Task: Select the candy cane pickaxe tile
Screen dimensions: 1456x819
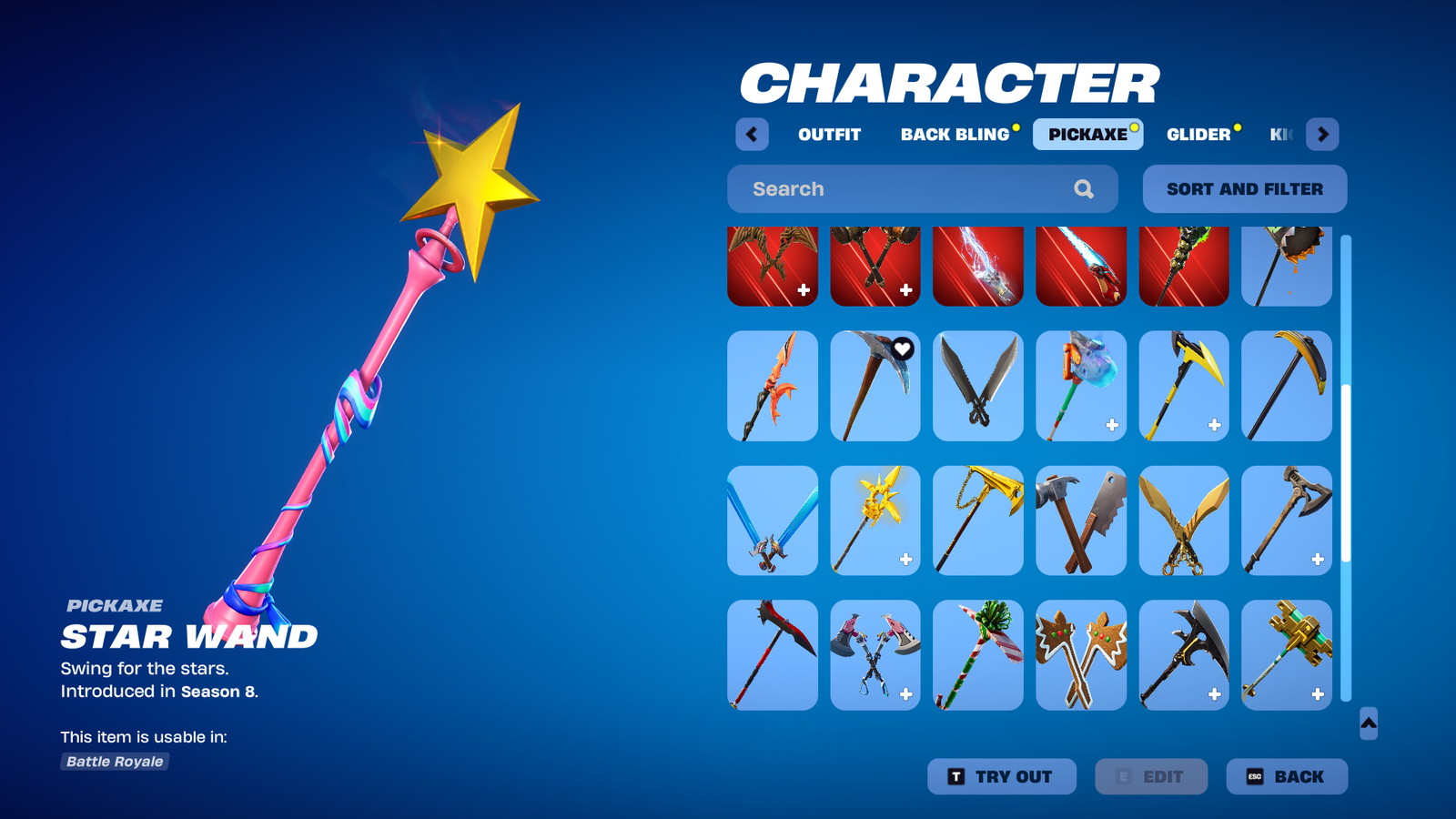Action: click(978, 655)
